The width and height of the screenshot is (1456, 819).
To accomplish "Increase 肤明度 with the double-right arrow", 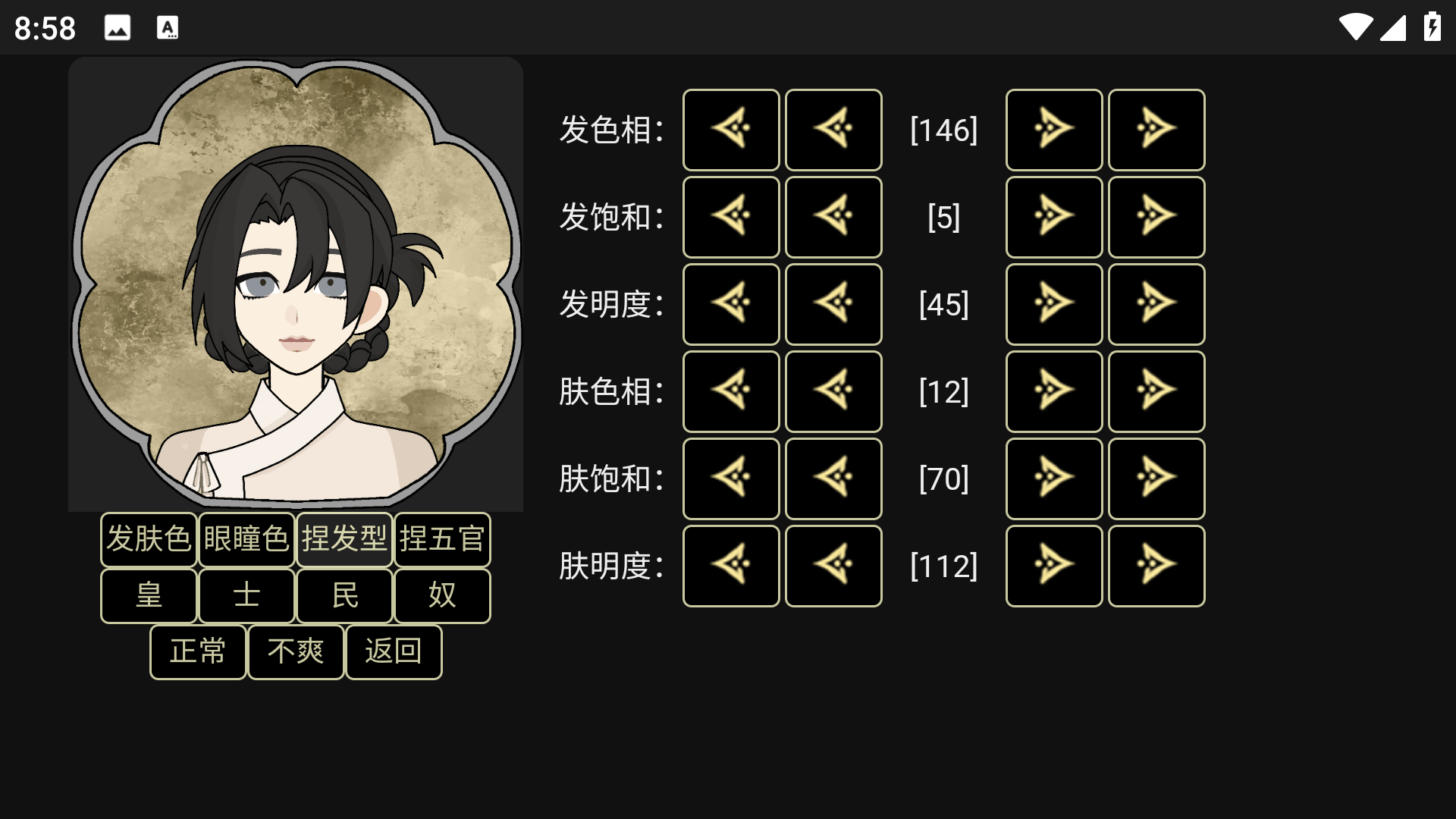I will (1156, 566).
